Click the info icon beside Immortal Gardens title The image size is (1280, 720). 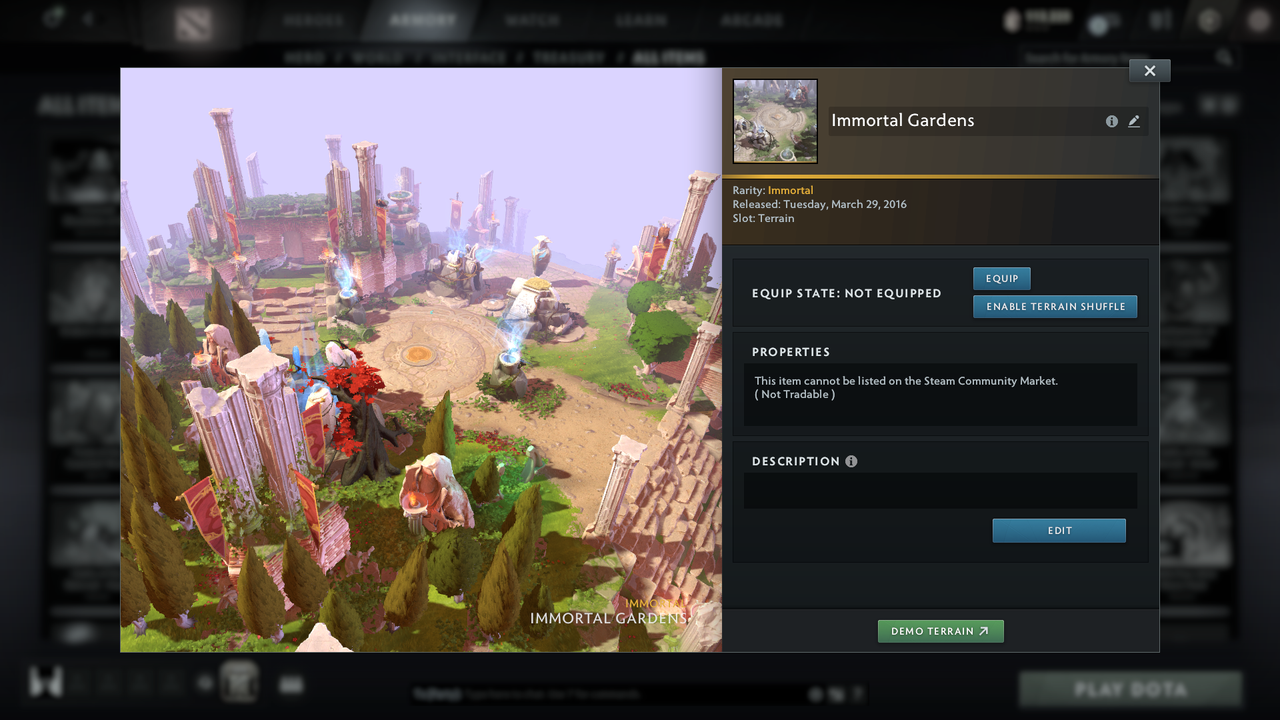pyautogui.click(x=1112, y=121)
